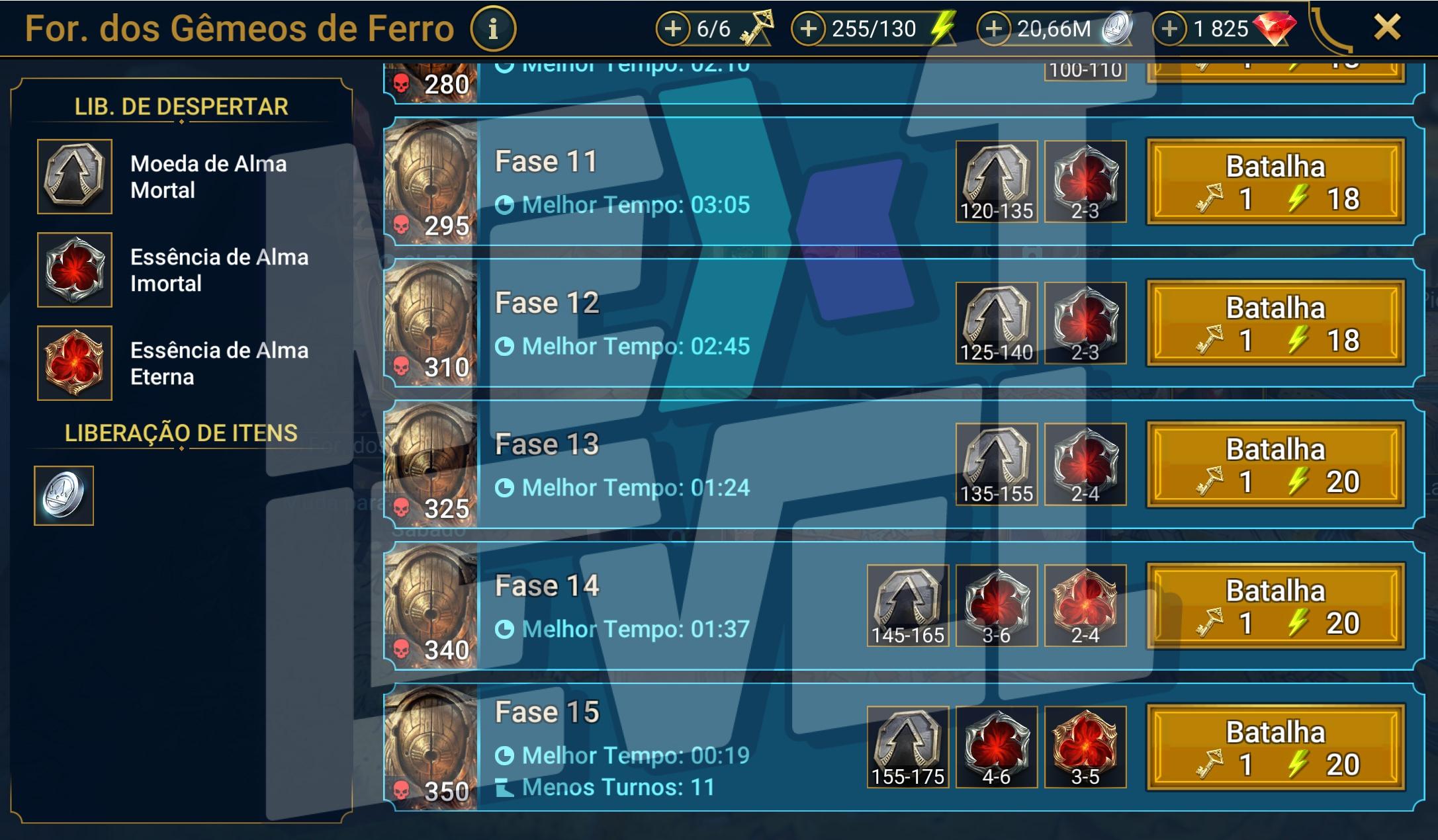Select the Essência de Alma Eterna icon
Viewport: 1438px width, 840px height.
(75, 363)
